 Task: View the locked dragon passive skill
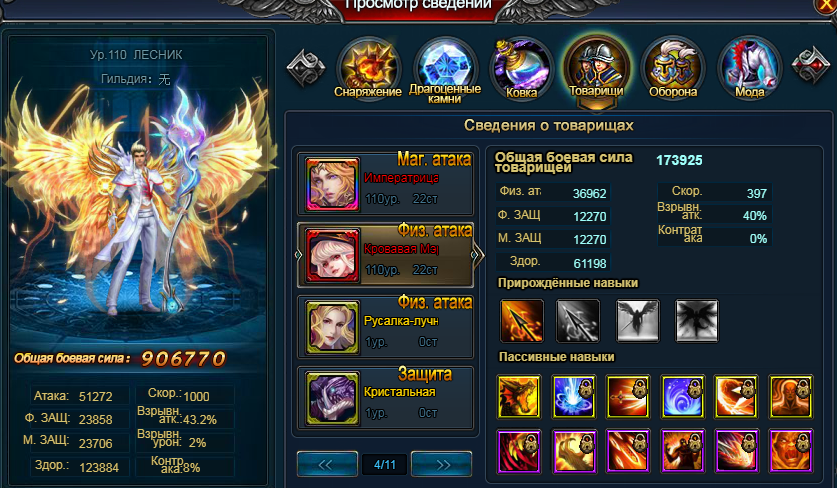(x=518, y=397)
